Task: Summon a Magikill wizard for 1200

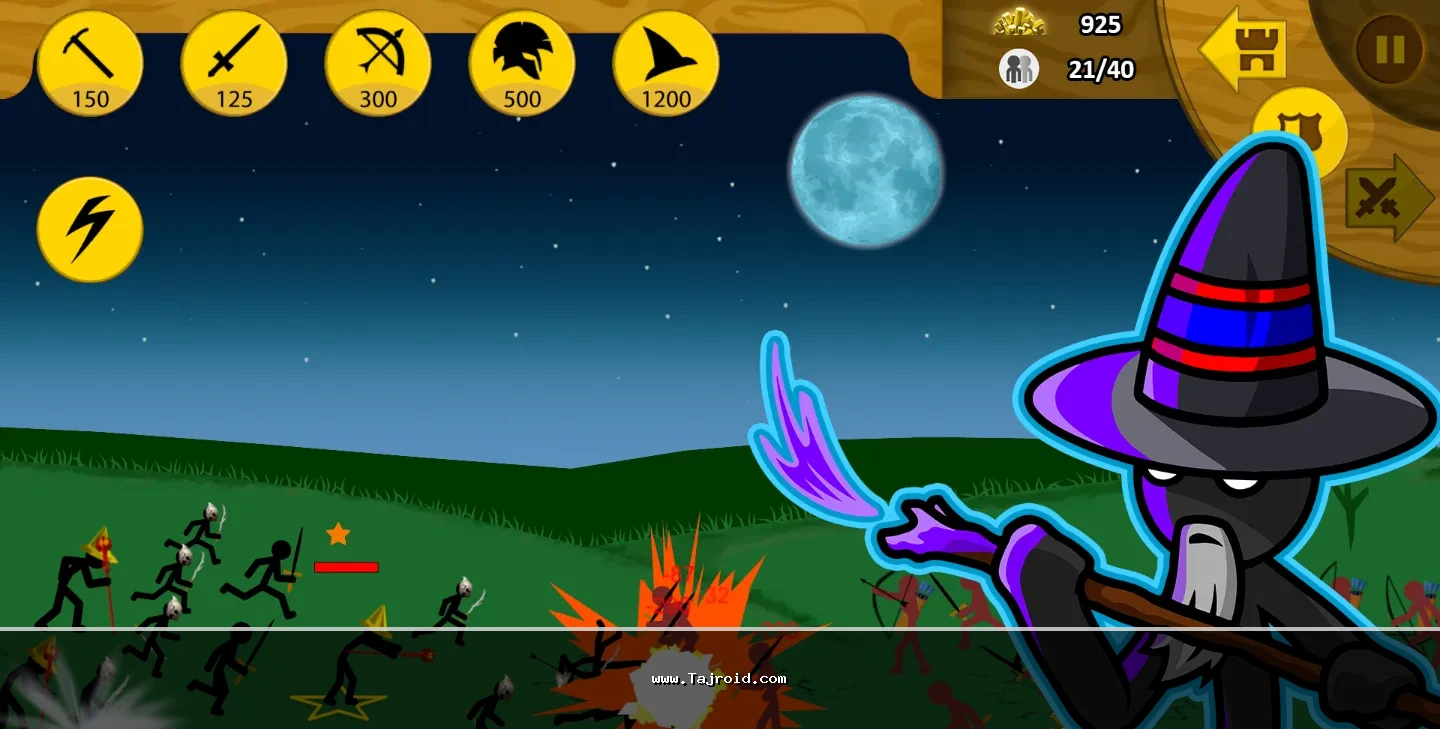Action: pyautogui.click(x=666, y=63)
